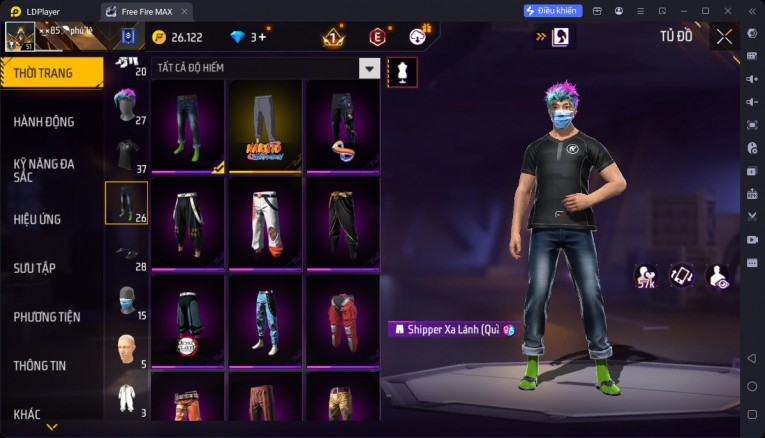Add diamonds using the plus button
The height and width of the screenshot is (438, 765).
tap(262, 37)
